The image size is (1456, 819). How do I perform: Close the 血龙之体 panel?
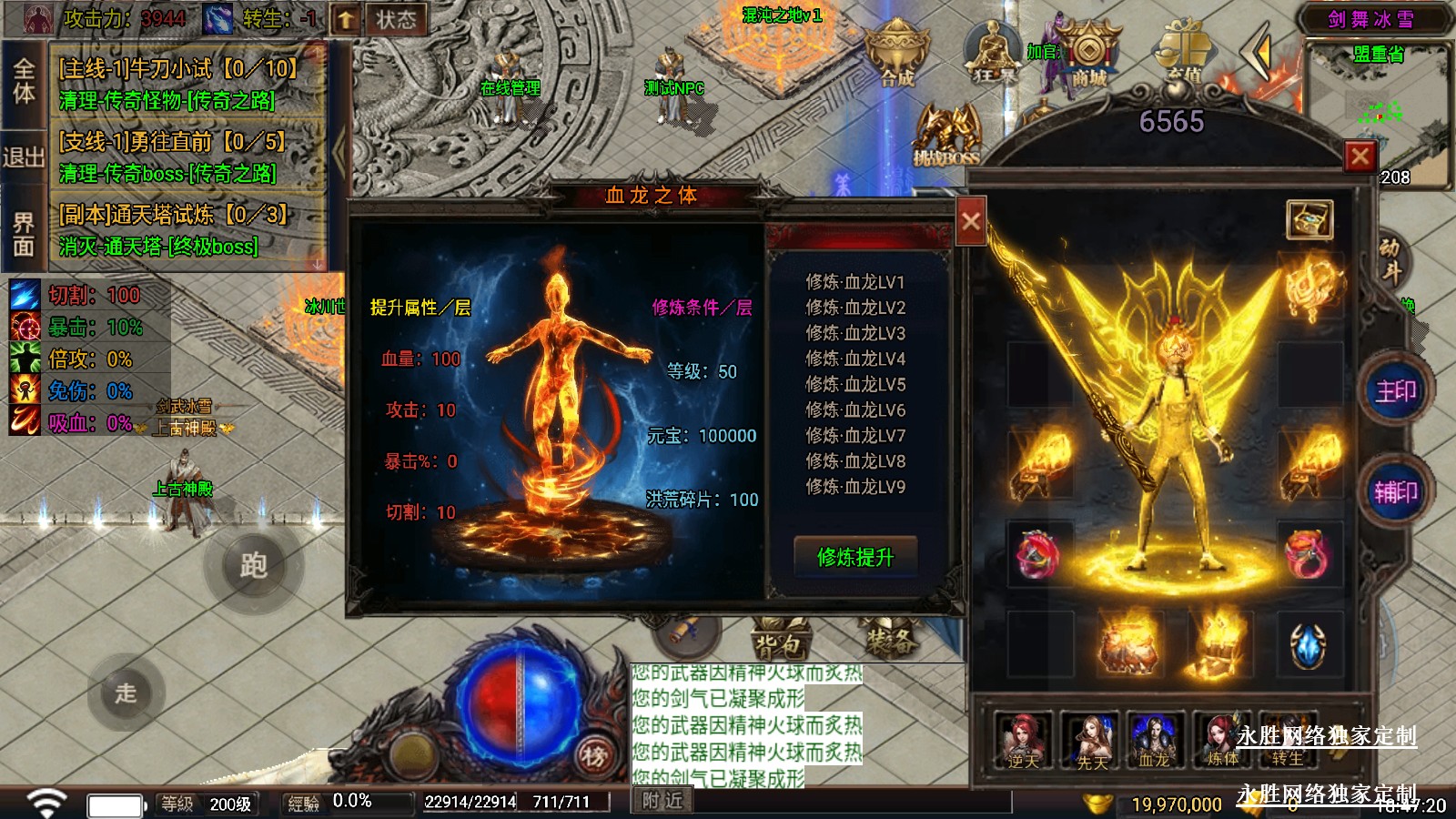[971, 221]
